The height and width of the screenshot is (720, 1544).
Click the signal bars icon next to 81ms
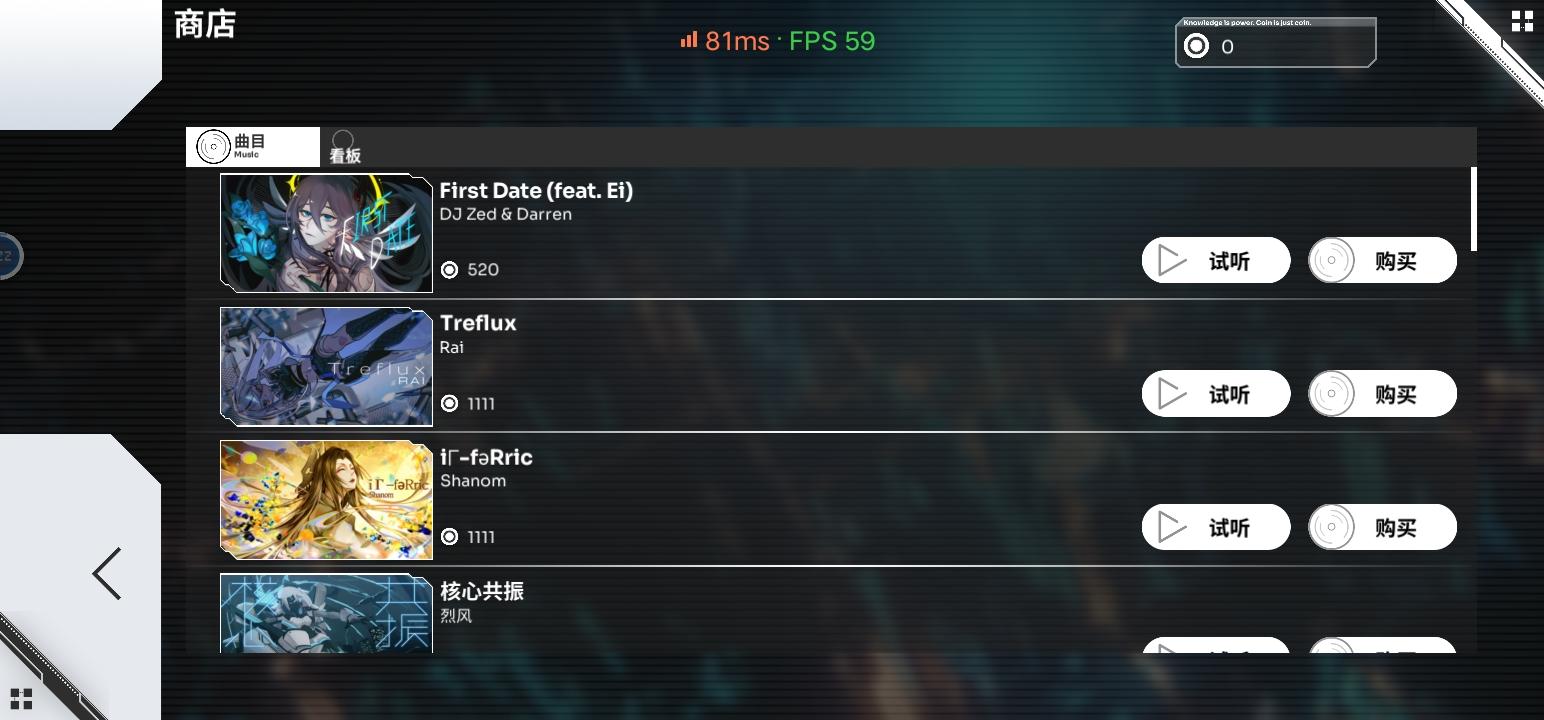pos(687,41)
